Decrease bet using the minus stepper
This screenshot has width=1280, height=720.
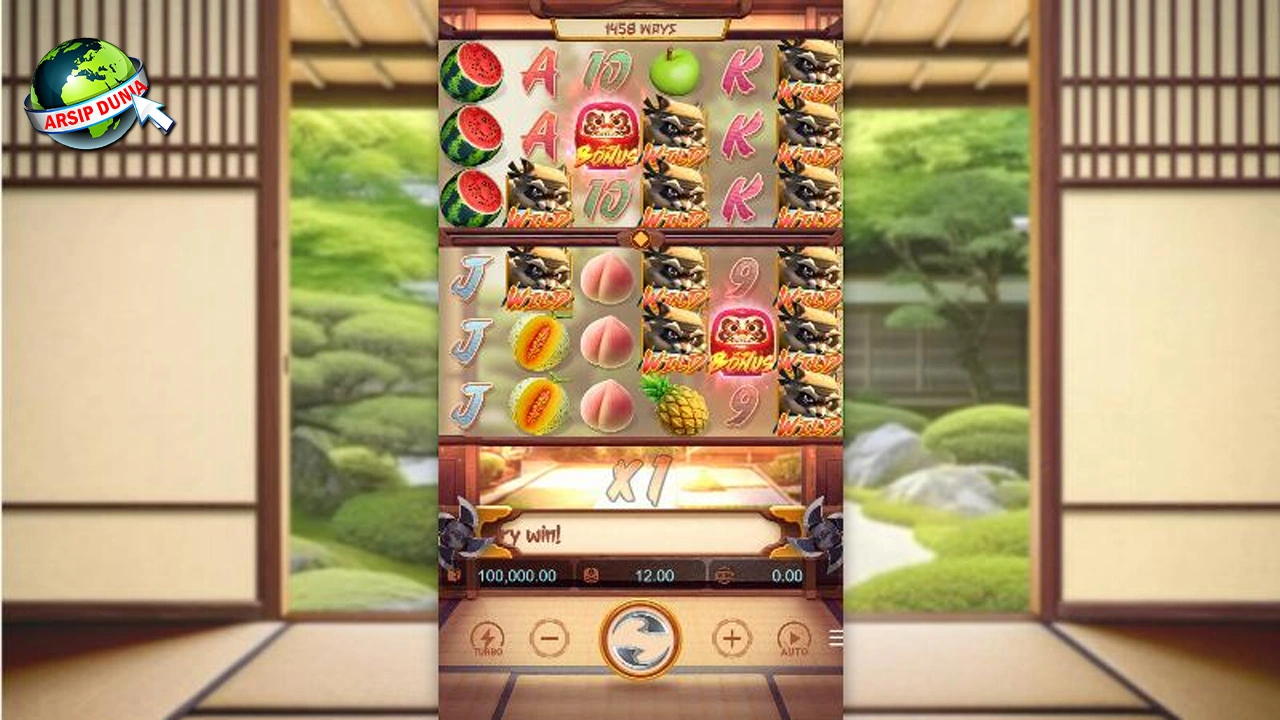(548, 637)
